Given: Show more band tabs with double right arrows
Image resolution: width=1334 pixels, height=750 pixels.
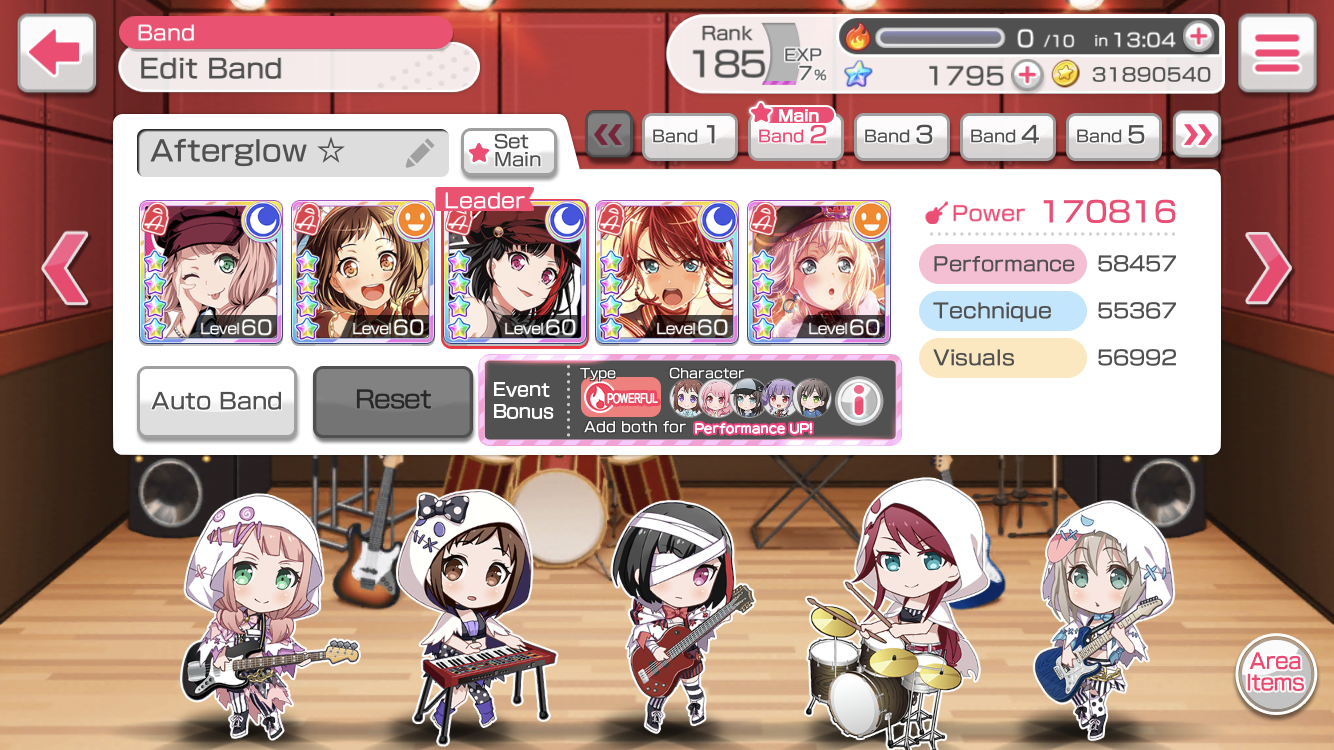Looking at the screenshot, I should [1196, 135].
